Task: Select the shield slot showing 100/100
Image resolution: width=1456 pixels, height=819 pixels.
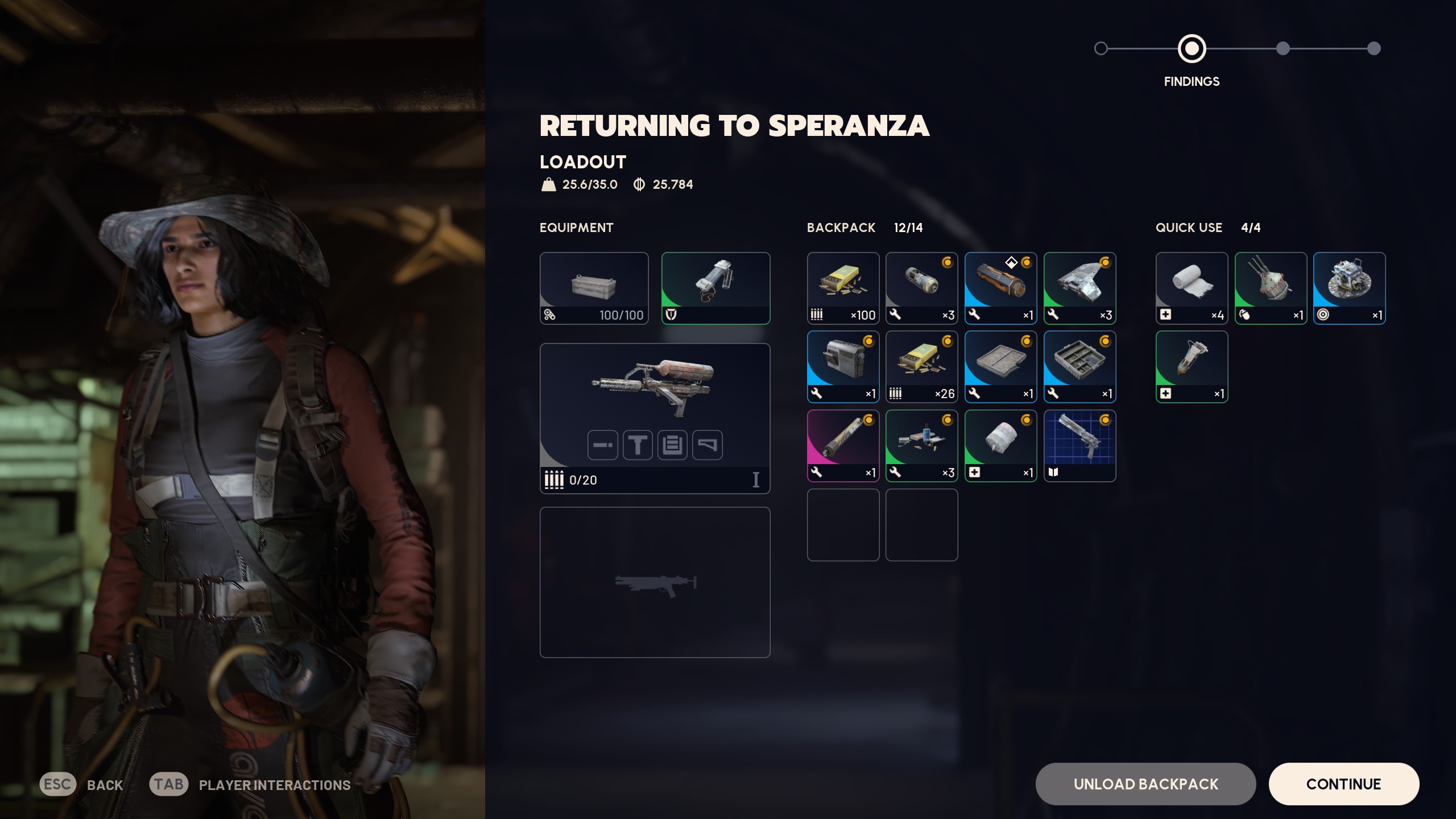Action: click(594, 288)
